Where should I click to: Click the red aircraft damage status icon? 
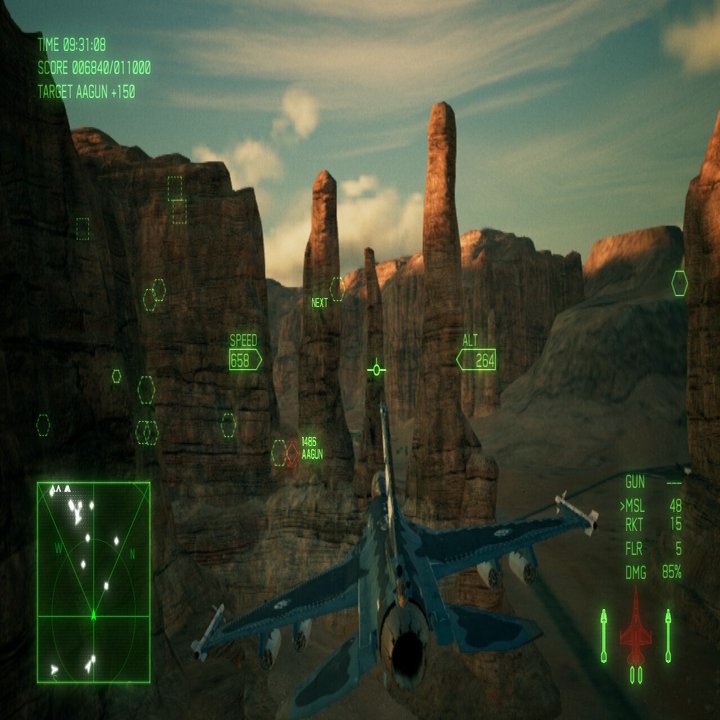click(x=635, y=627)
